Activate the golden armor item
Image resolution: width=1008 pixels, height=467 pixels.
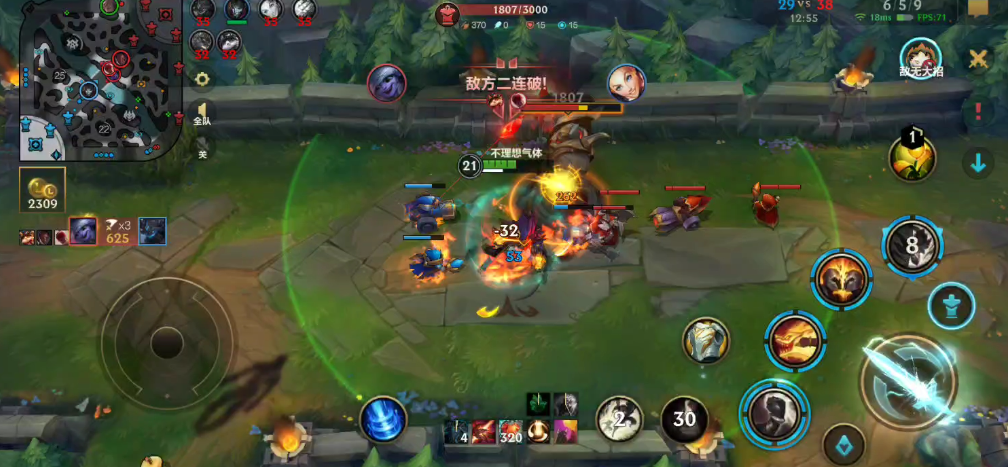pos(706,341)
